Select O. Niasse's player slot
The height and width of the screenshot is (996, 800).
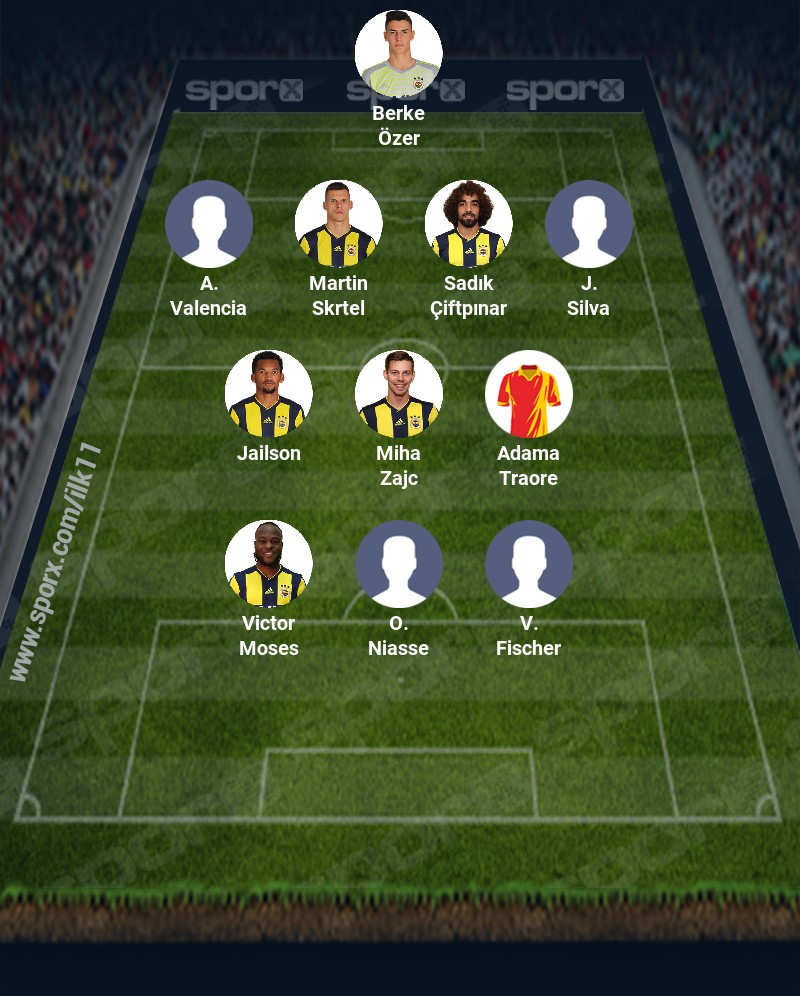pos(398,564)
